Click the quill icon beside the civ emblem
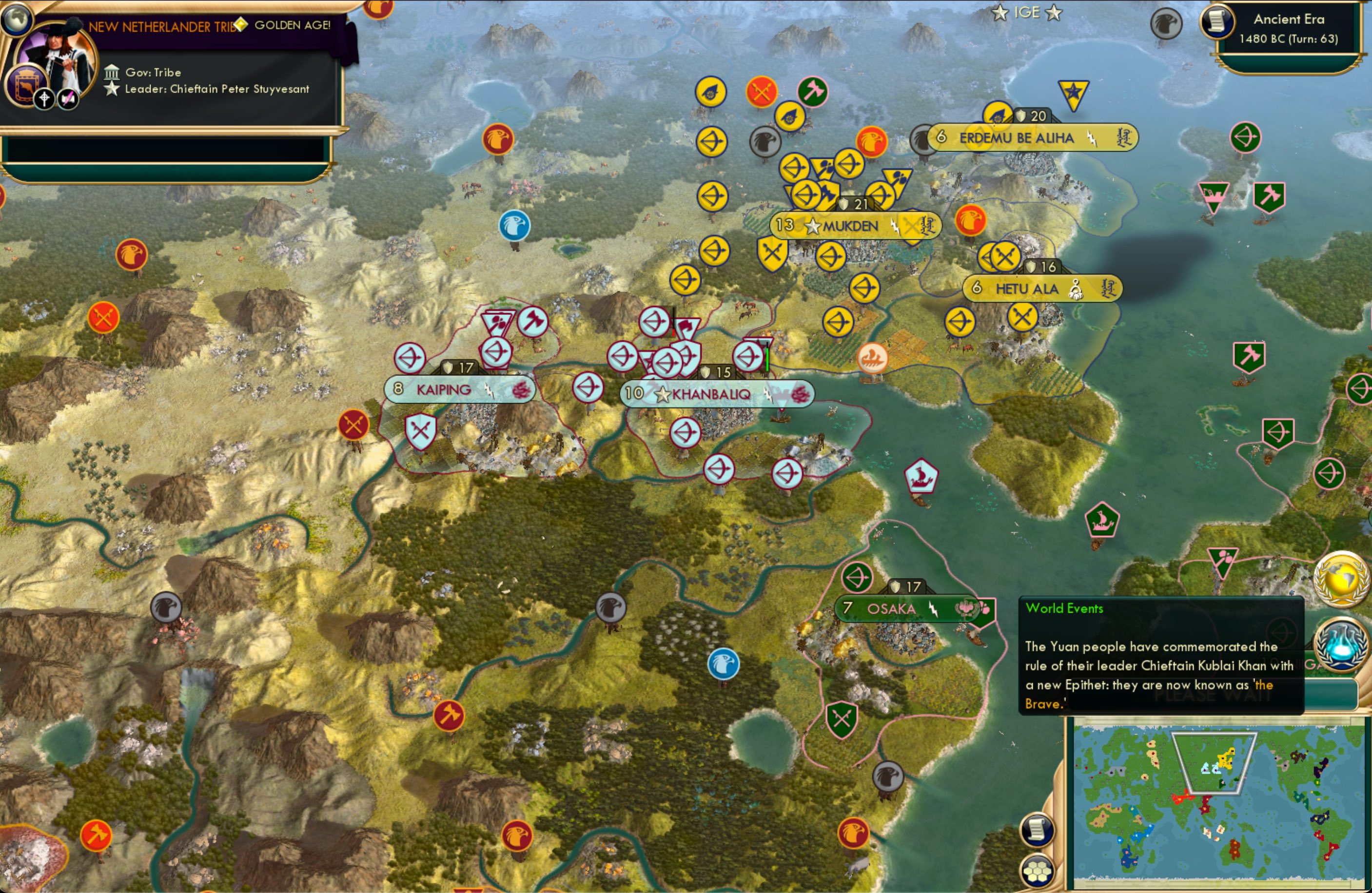This screenshot has height=893, width=1372. click(x=68, y=98)
